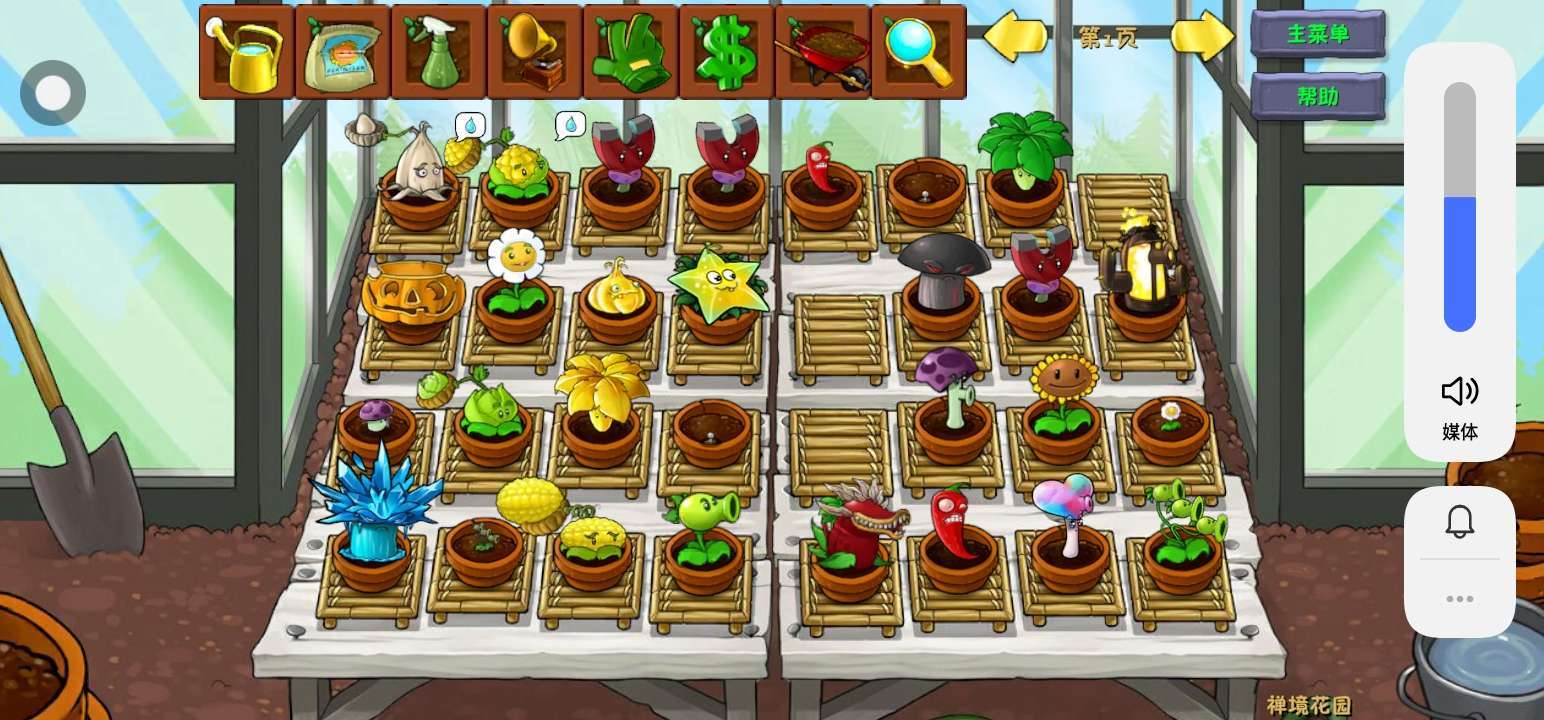
Task: Open the 主菜单 main menu
Action: (x=1318, y=34)
